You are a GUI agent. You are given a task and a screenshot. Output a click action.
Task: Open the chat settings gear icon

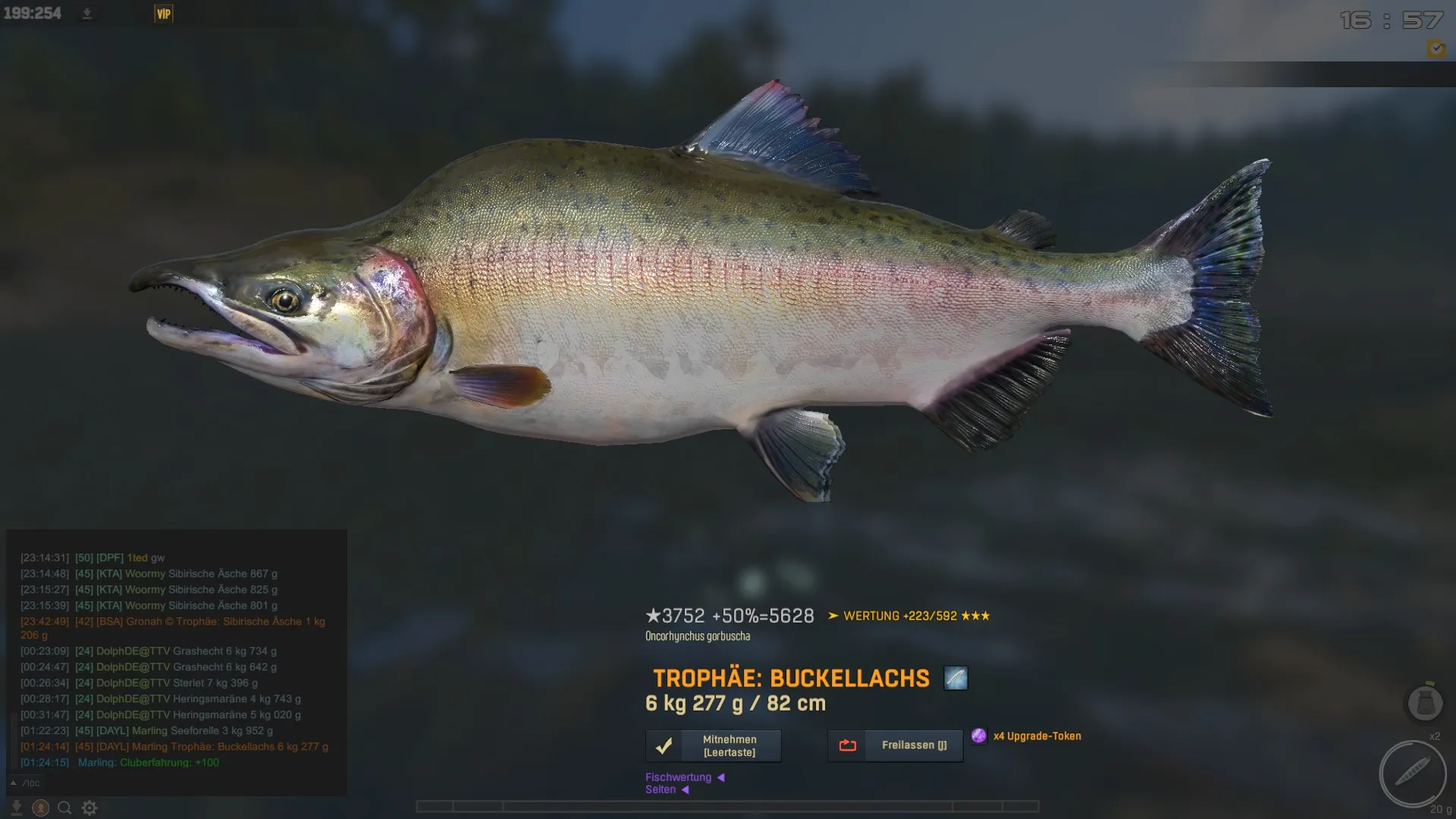89,808
